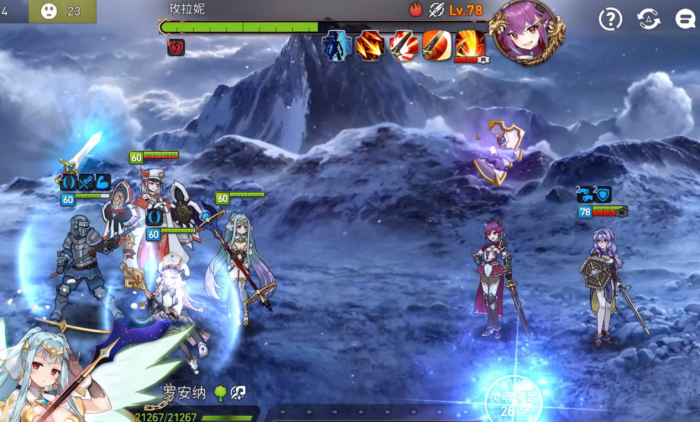
Task: Check the fire element icon beside Lv.78
Action: pos(416,10)
